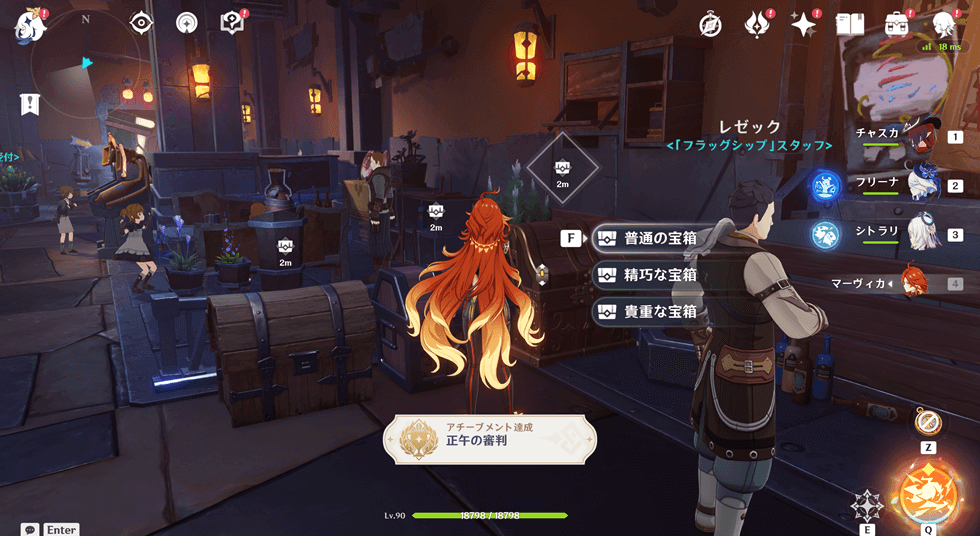Open the backpack inventory
980x536 pixels.
click(896, 25)
